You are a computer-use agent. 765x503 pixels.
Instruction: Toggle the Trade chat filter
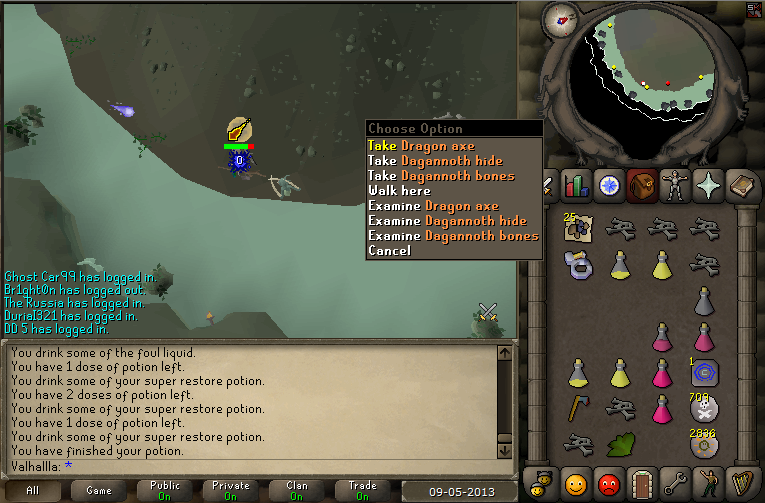363,491
